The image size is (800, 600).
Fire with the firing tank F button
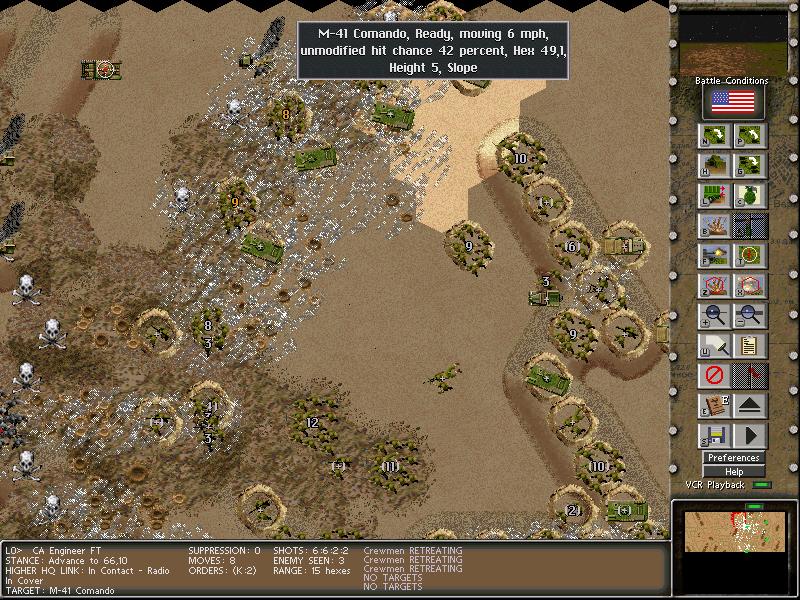tap(714, 257)
